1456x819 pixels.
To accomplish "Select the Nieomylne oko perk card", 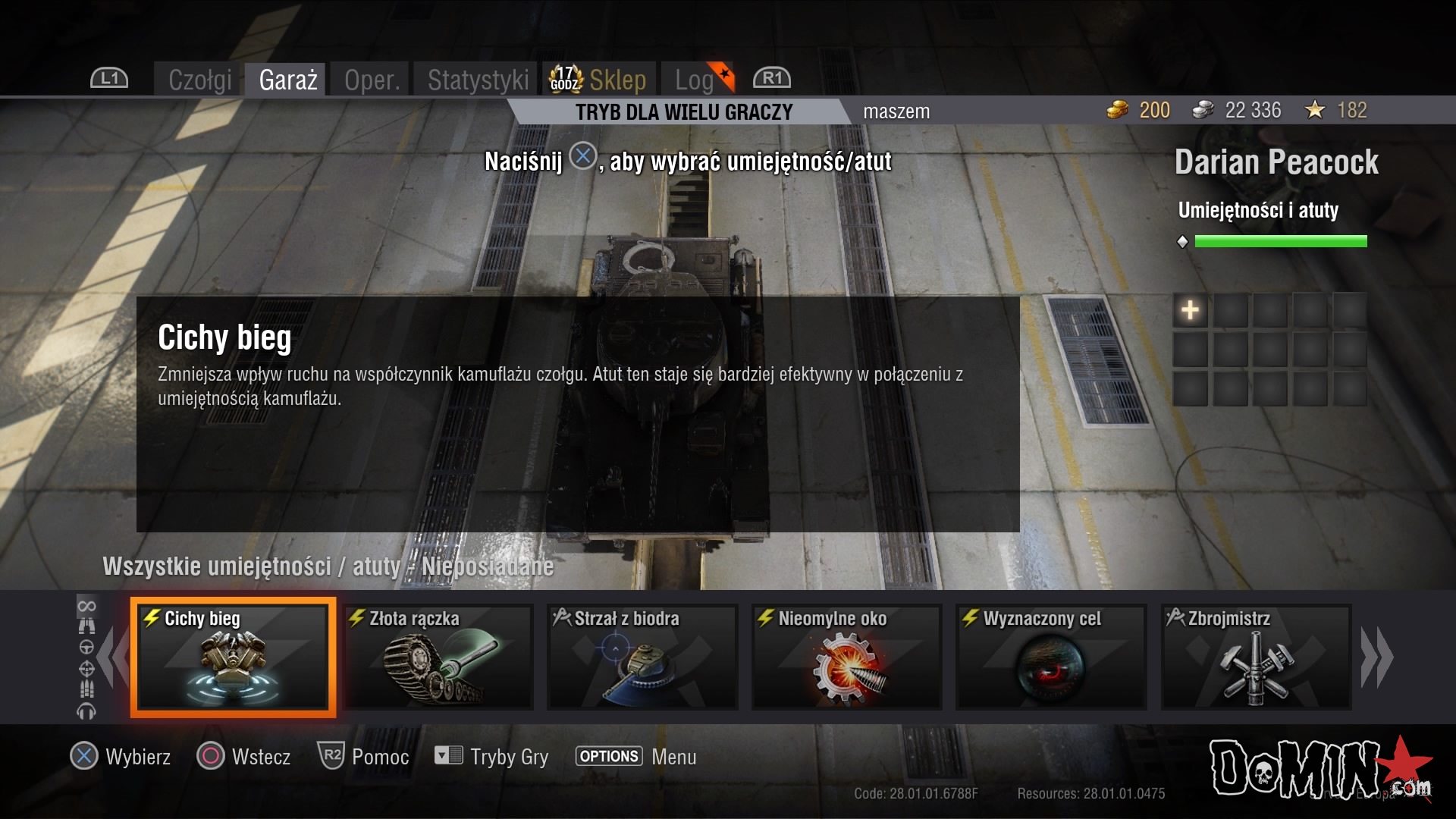I will tap(846, 657).
